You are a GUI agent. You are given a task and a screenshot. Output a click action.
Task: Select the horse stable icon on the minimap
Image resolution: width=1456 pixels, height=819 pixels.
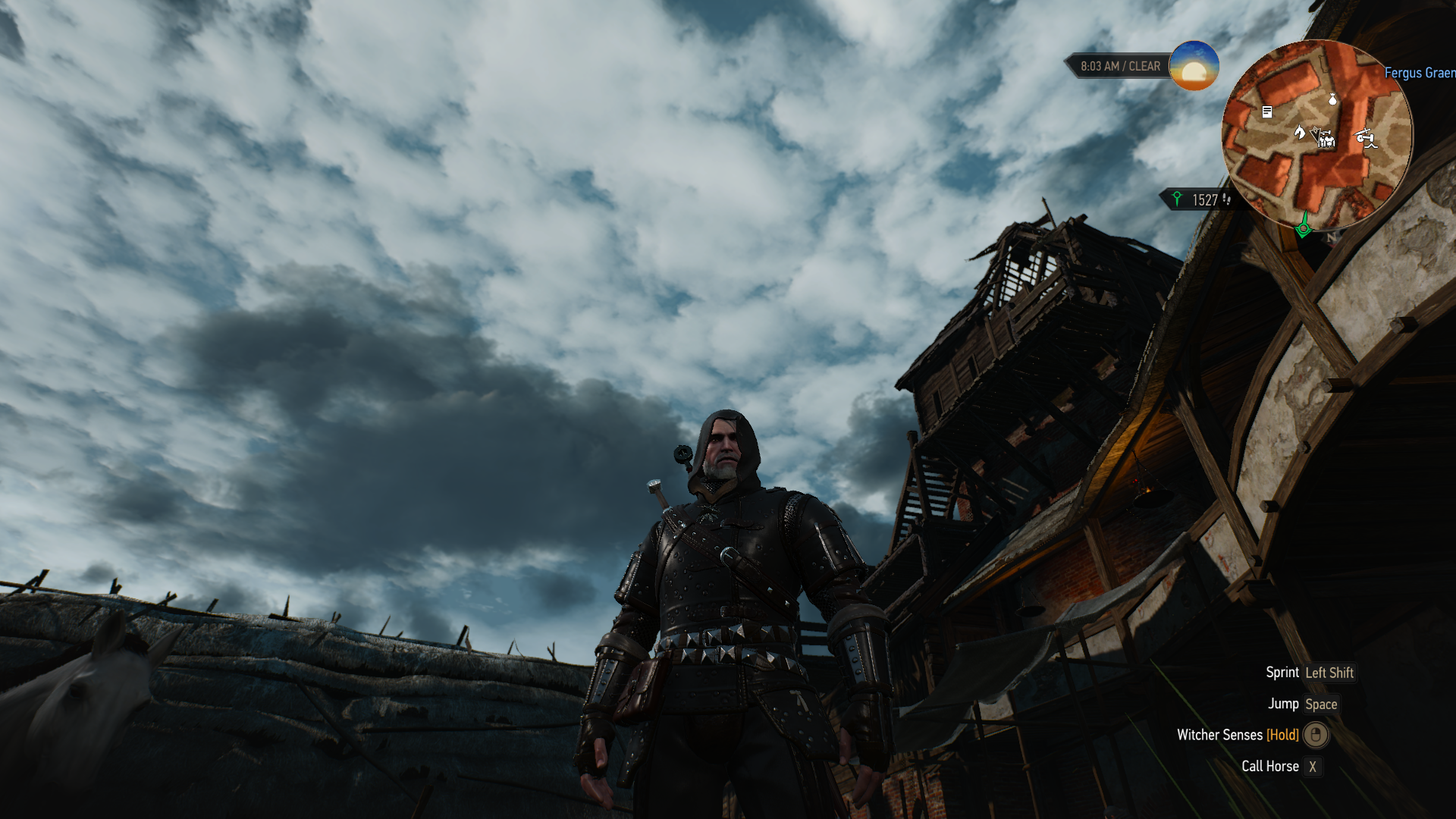click(1300, 133)
